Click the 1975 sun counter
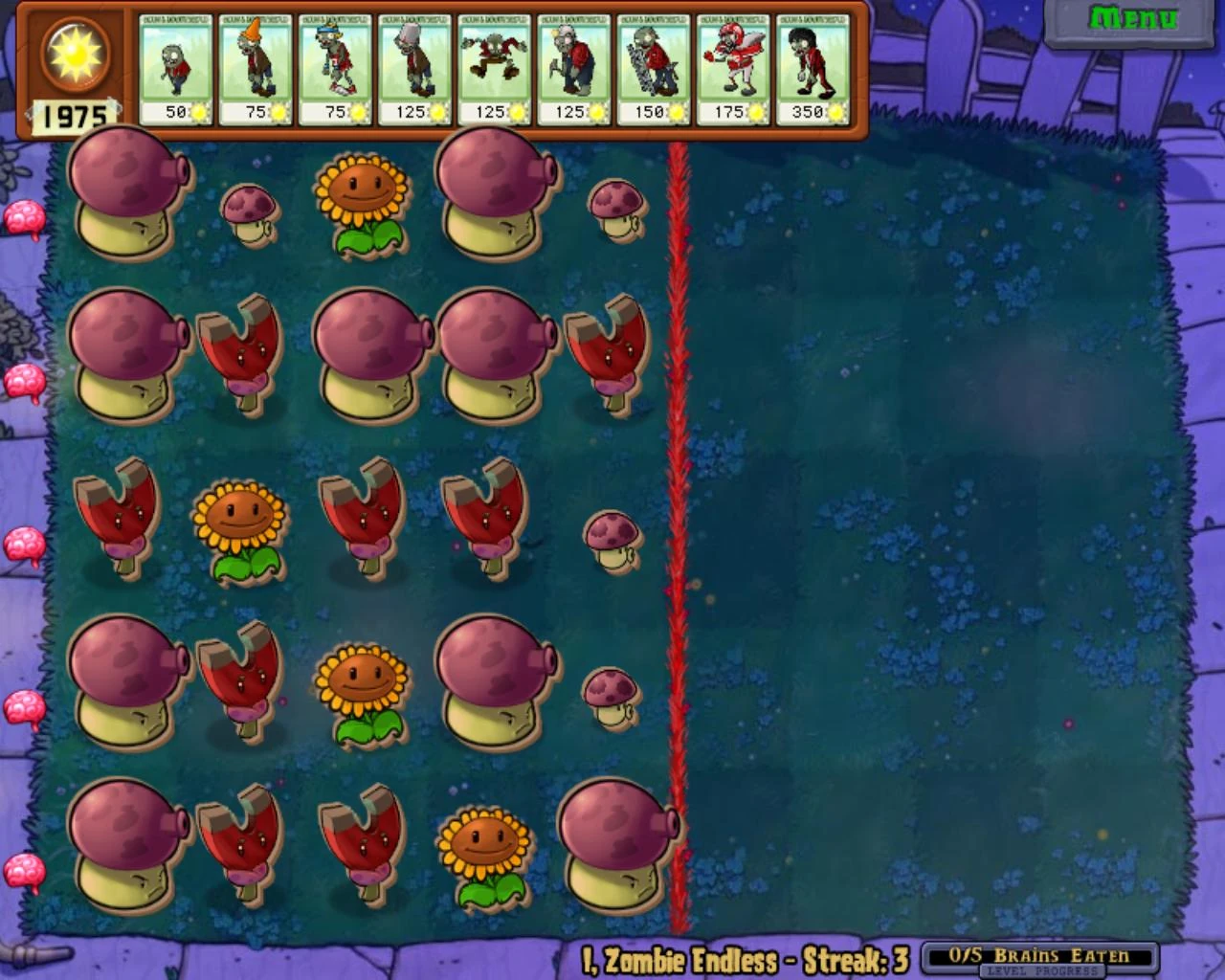Viewport: 1225px width, 980px height. (73, 116)
